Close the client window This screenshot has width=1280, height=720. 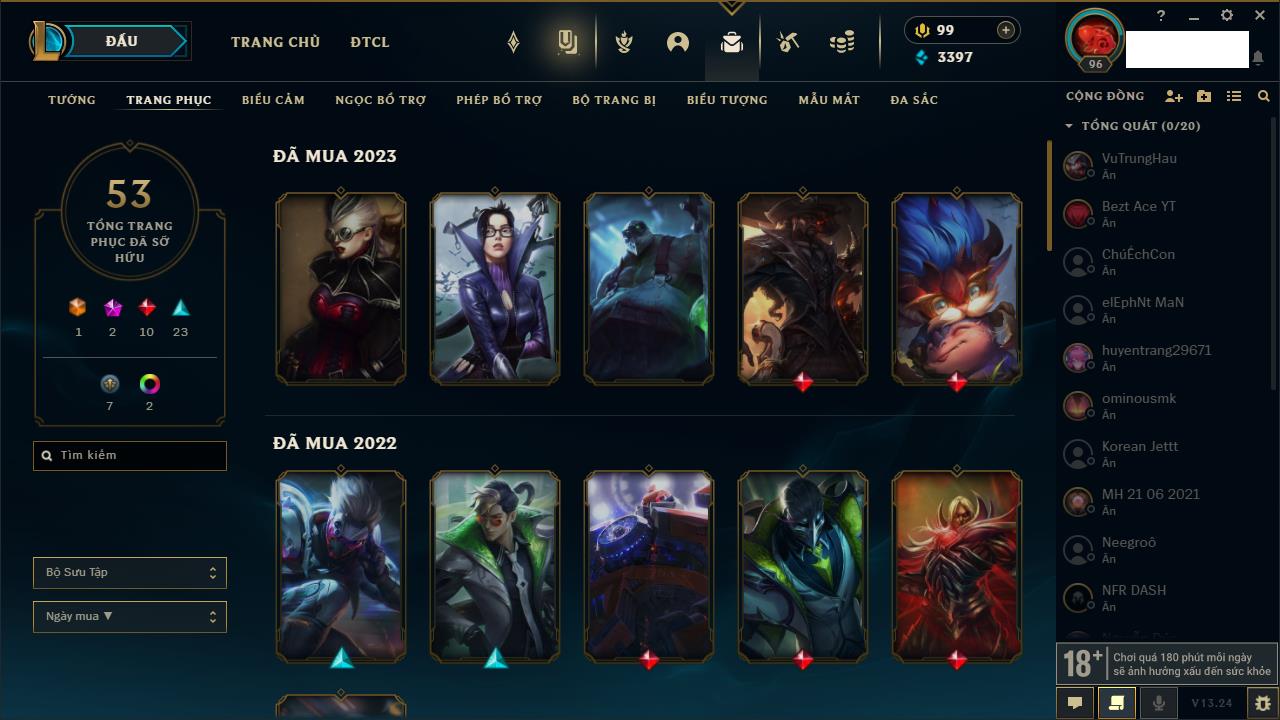pos(1260,16)
